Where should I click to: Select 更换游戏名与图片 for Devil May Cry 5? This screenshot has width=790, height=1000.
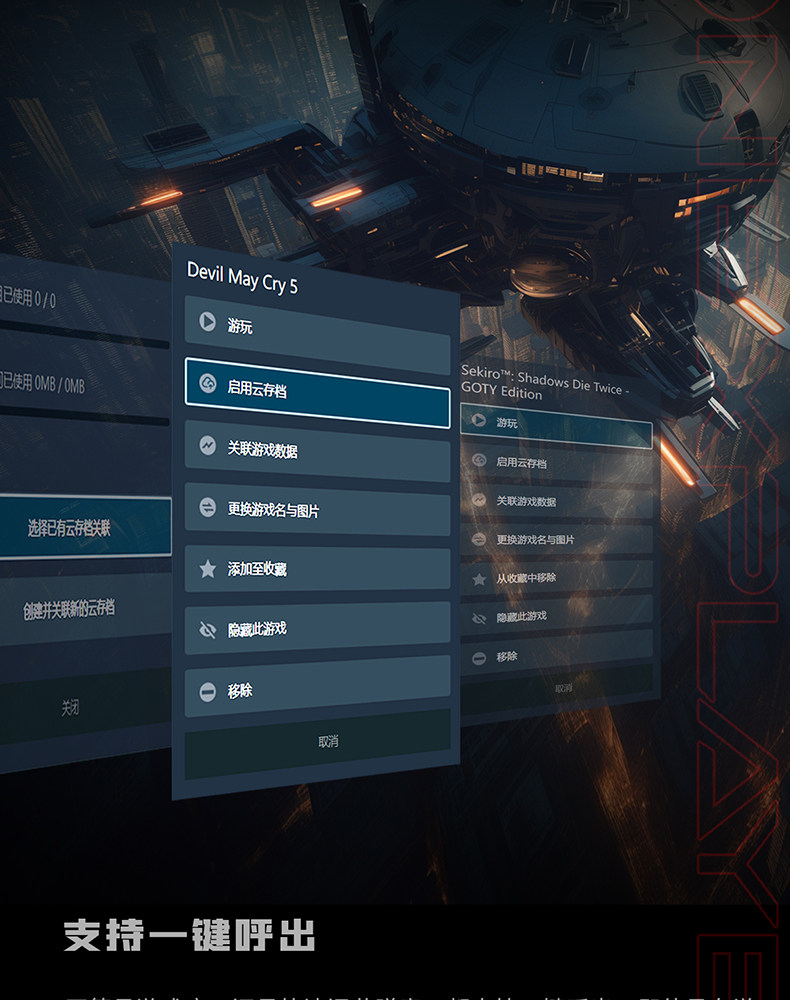(x=317, y=510)
